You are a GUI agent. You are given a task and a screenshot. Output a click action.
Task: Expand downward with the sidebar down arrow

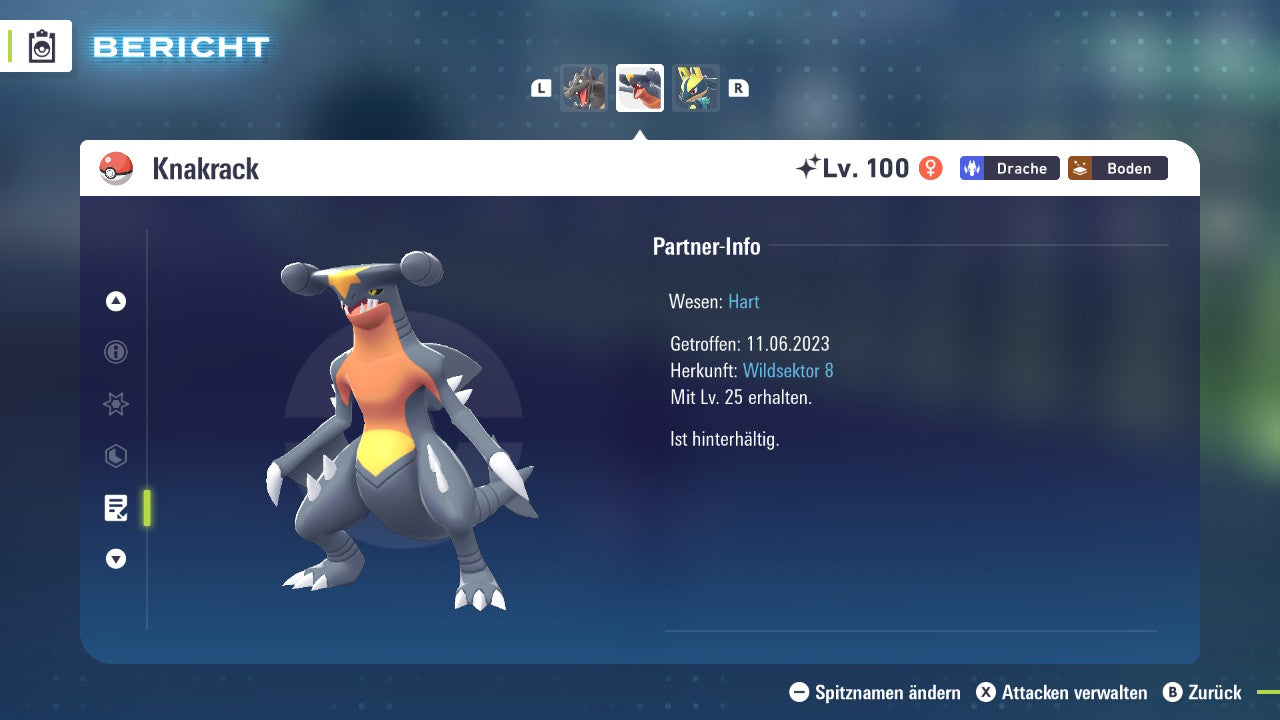tap(115, 559)
